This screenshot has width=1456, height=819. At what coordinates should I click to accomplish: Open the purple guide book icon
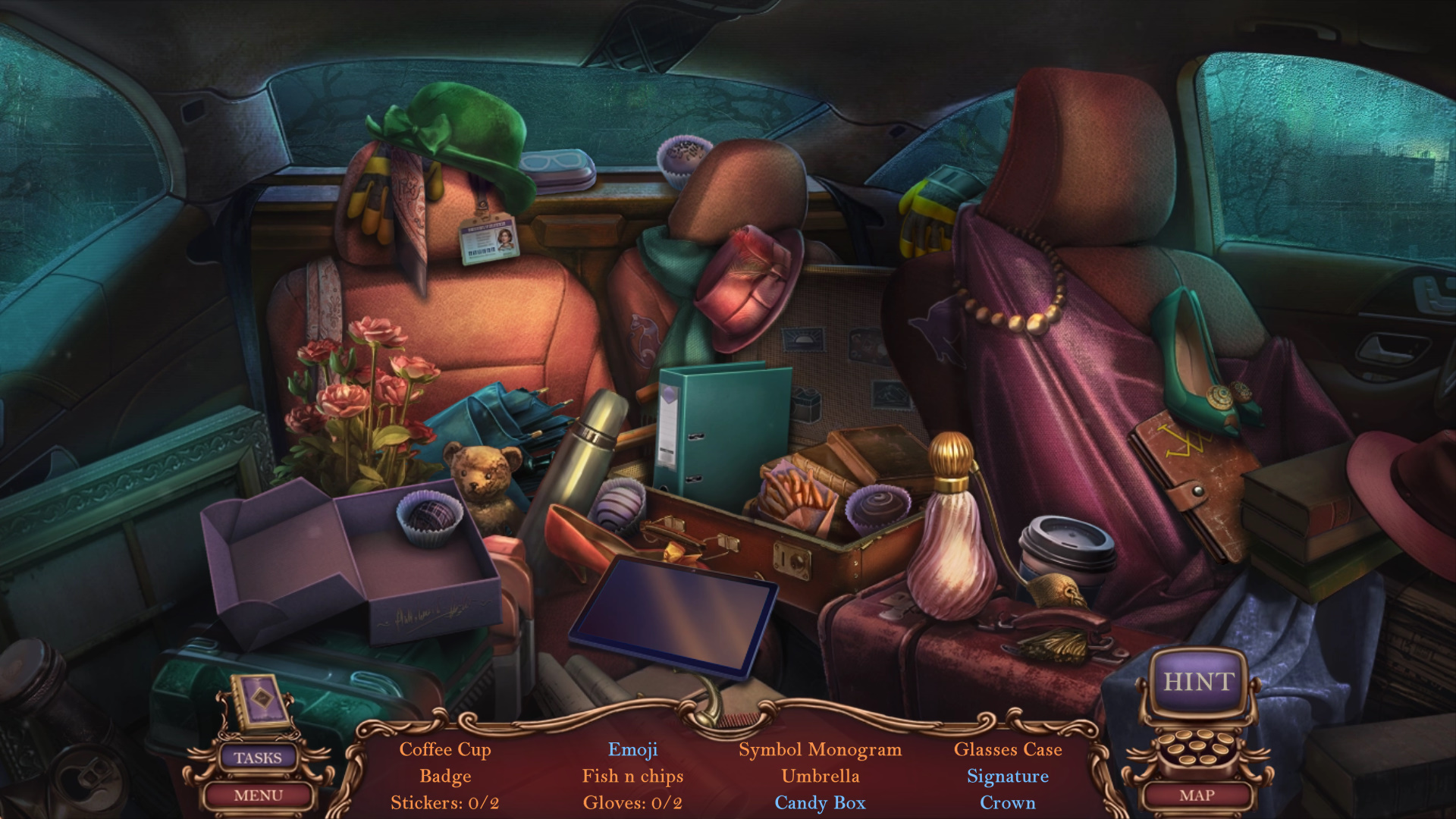(x=262, y=700)
